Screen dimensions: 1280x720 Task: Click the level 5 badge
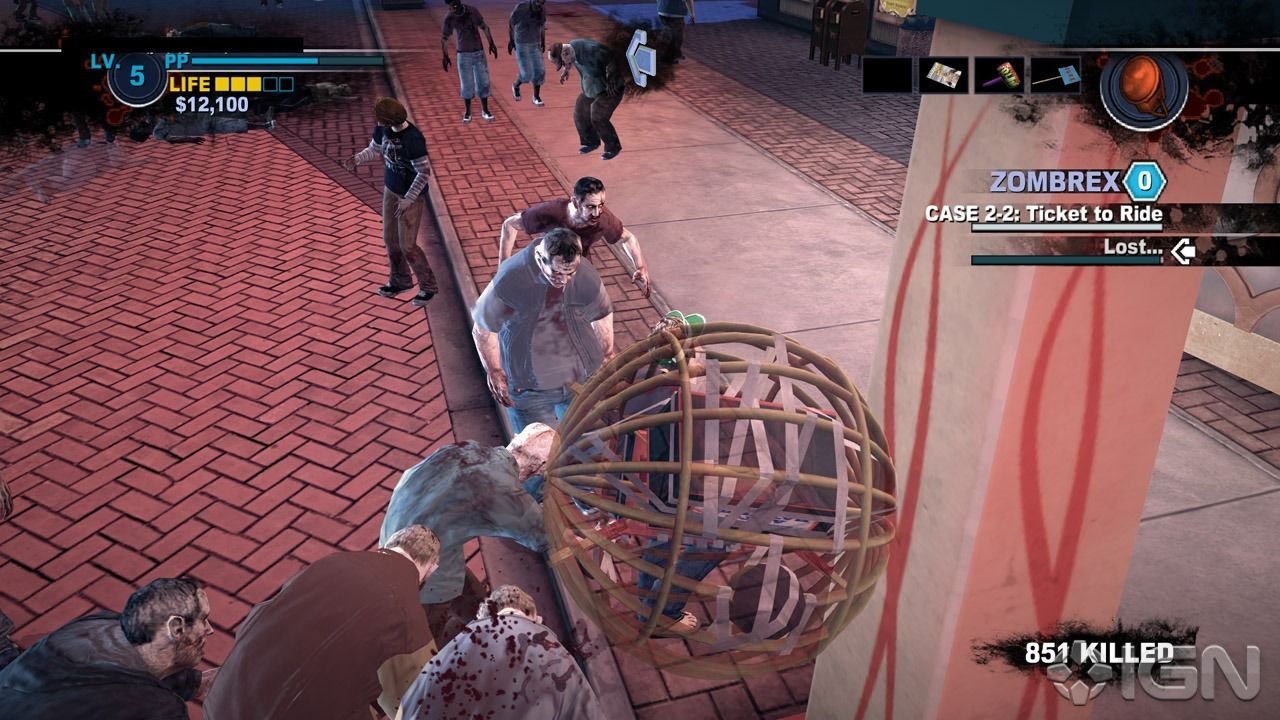tap(137, 78)
